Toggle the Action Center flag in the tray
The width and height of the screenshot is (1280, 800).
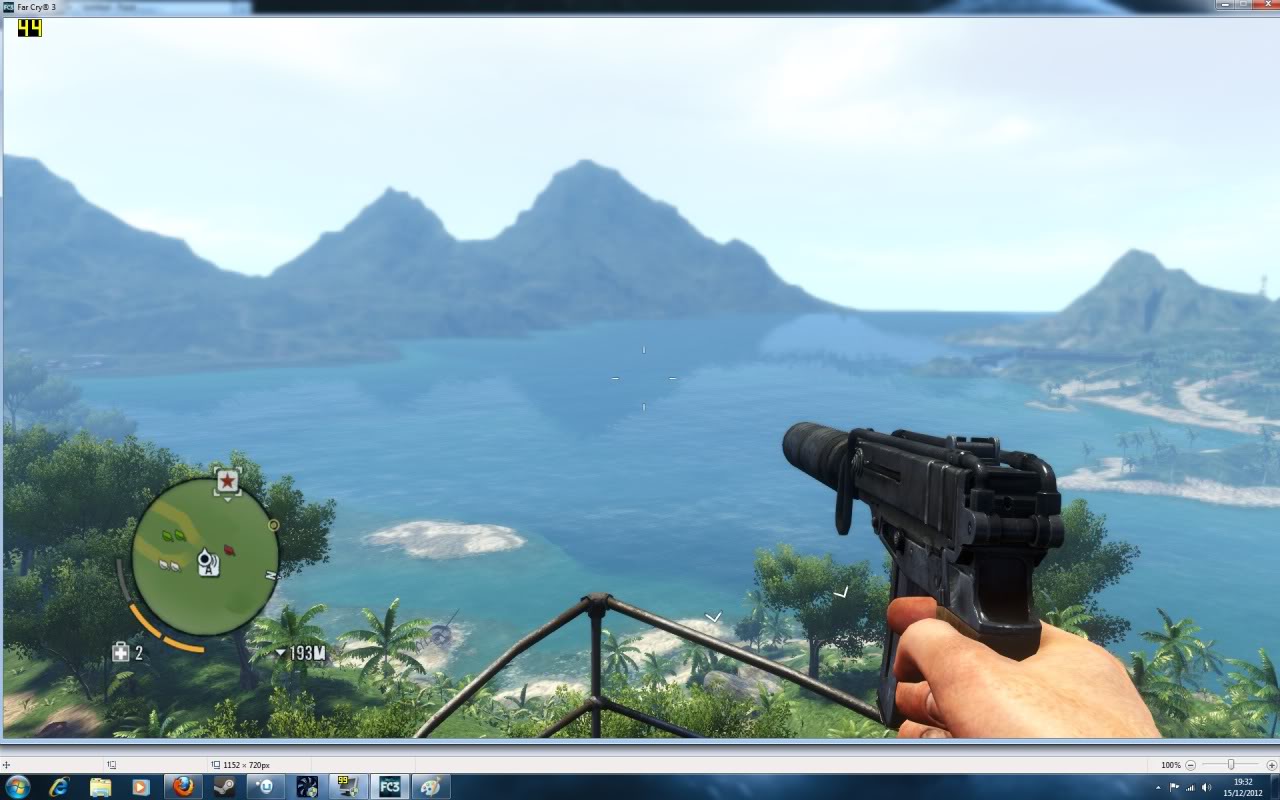[x=1174, y=786]
